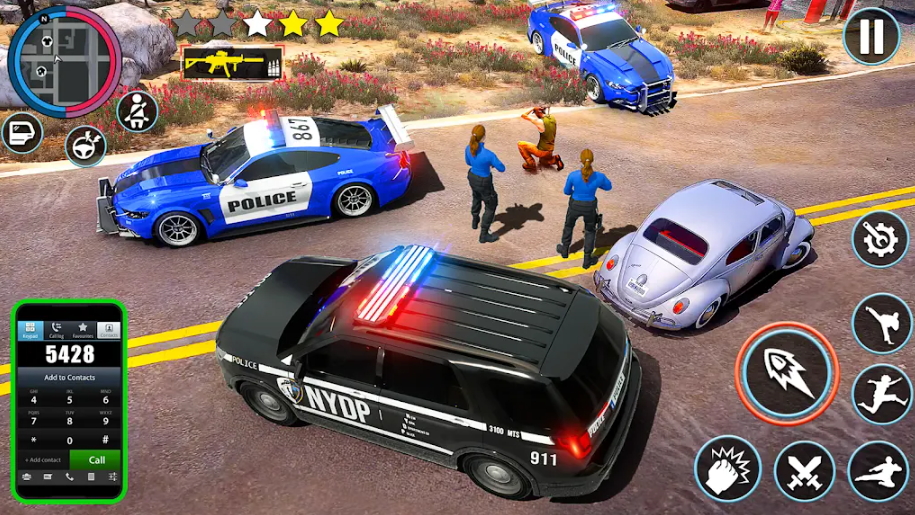Screen dimensions: 915x515
Task: Hit the green Call button on the phone
Action: [x=96, y=459]
